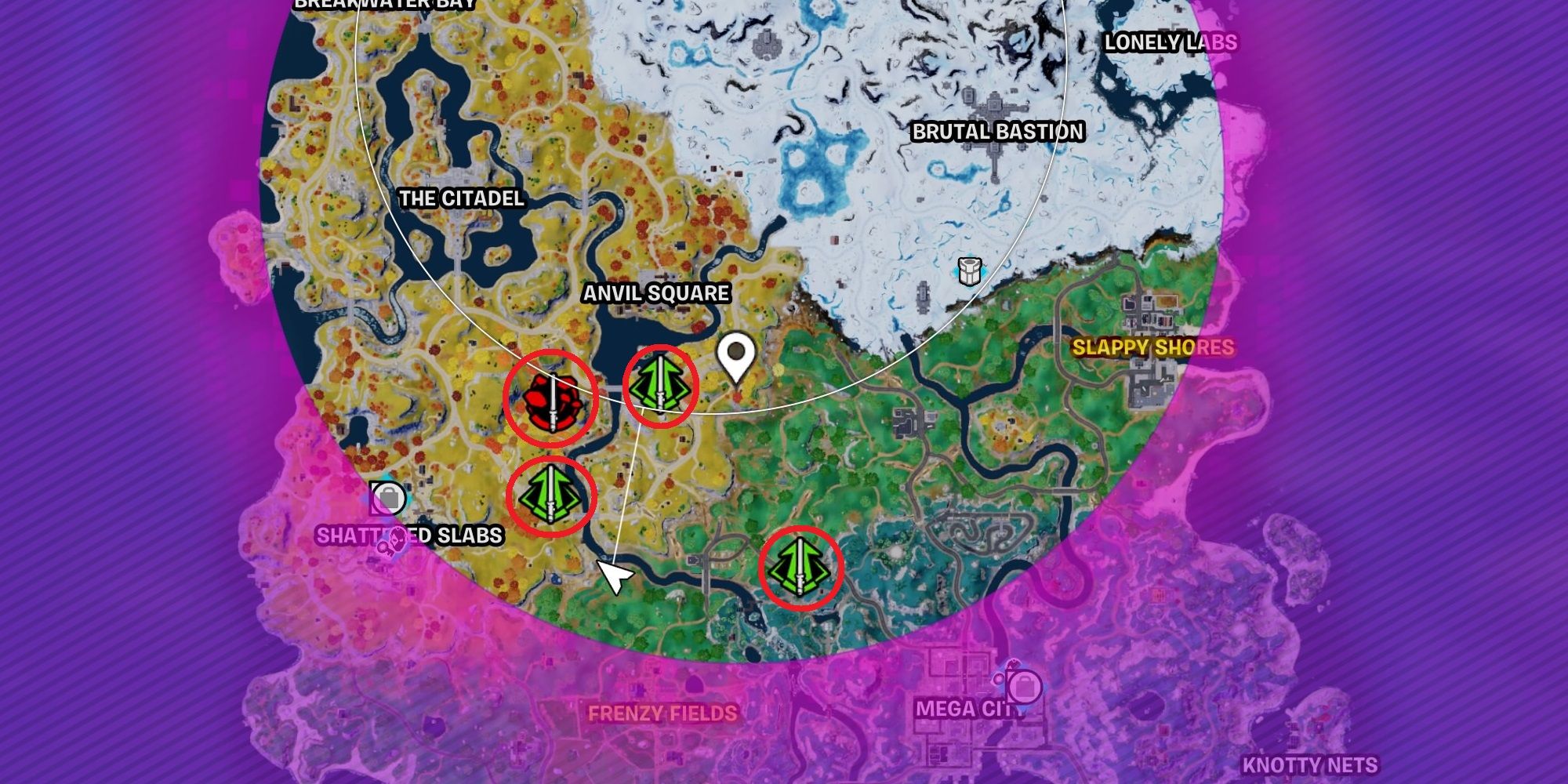The image size is (1568, 784).
Task: Select the lock marker near Mega City
Action: pyautogui.click(x=1025, y=686)
